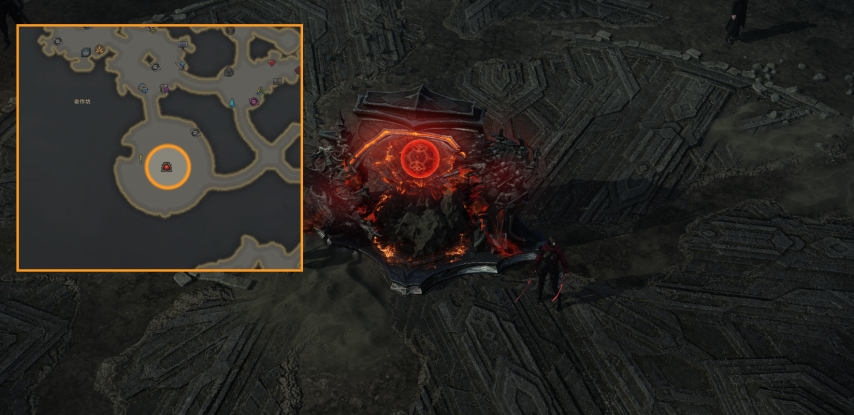Click the red marker circled in orange on the map
The image size is (854, 415).
pyautogui.click(x=166, y=168)
